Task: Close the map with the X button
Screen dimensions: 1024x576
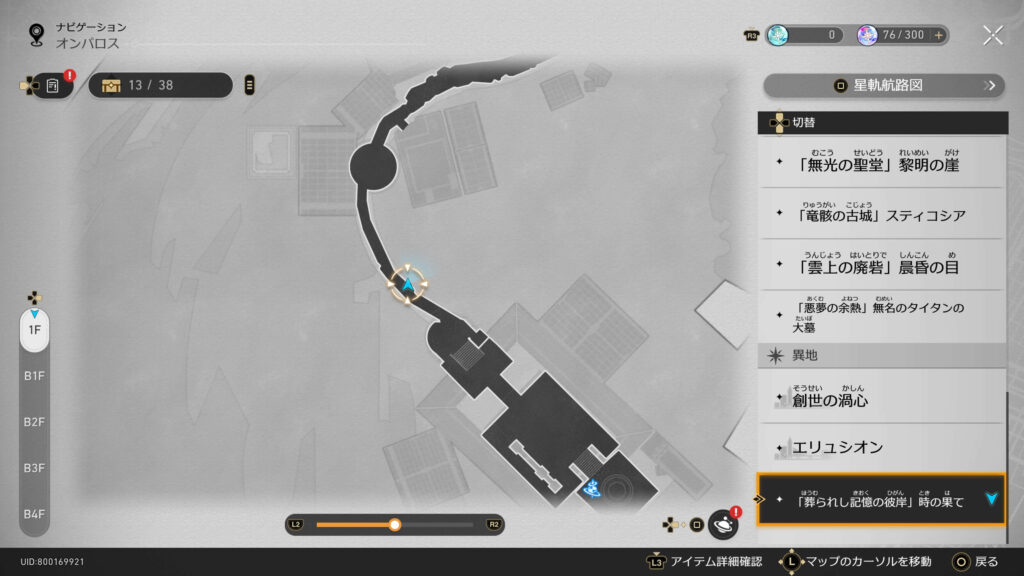Action: click(x=992, y=35)
